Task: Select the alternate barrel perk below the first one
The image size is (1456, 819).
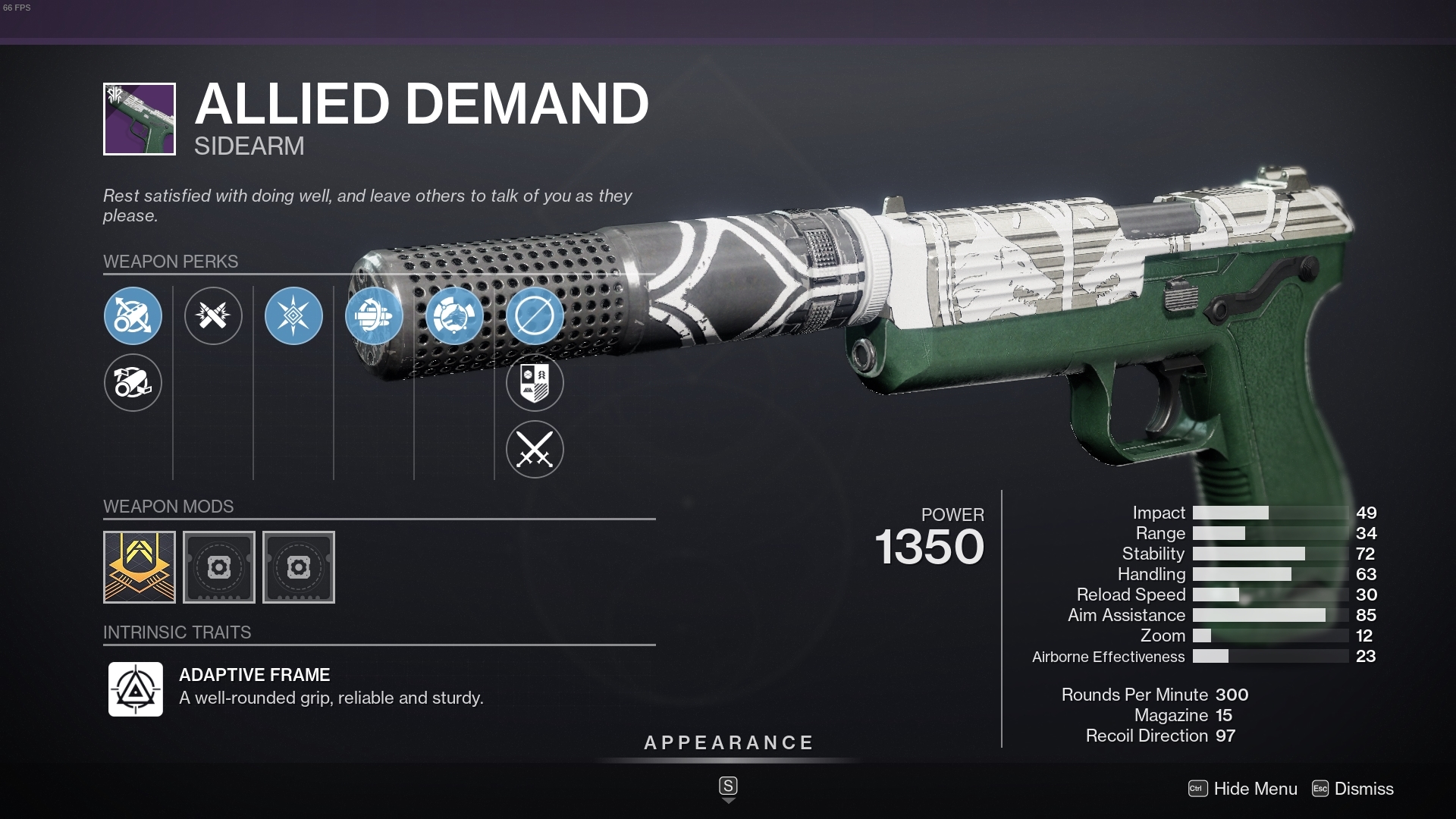Action: coord(133,383)
